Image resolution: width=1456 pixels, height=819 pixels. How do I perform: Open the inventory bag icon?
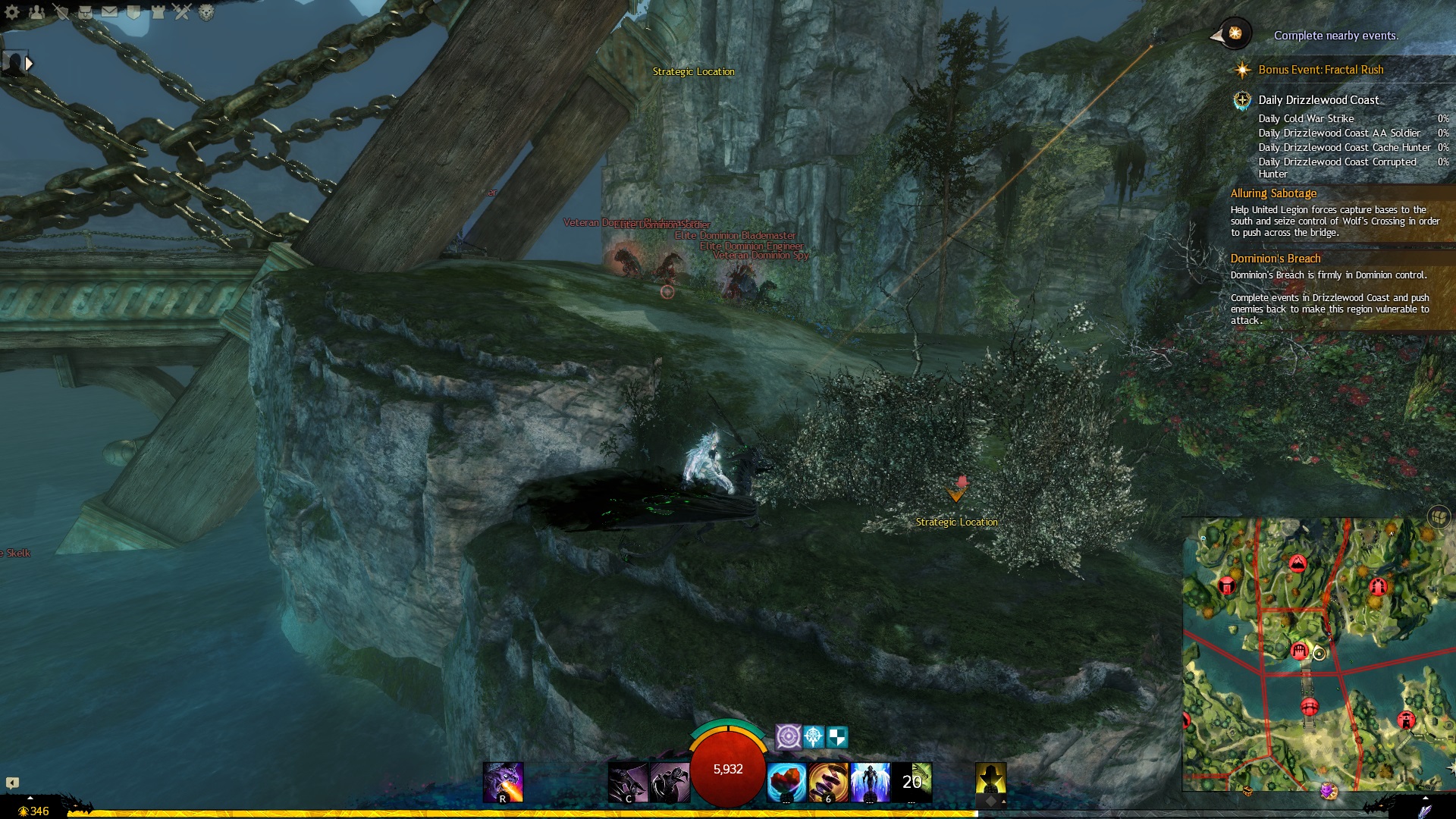(x=86, y=11)
